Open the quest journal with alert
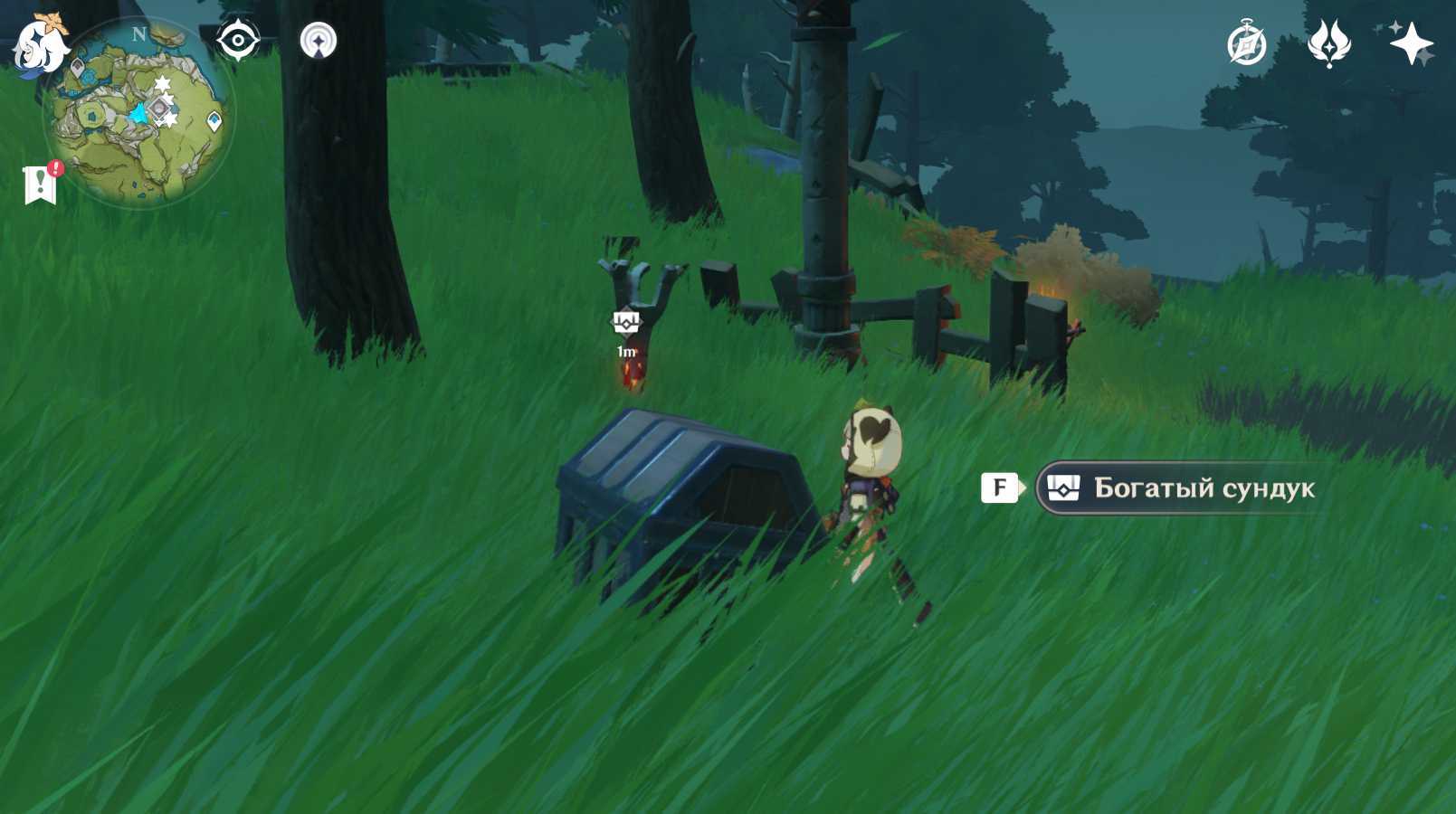Screen dimensions: 1456x814 [41, 184]
